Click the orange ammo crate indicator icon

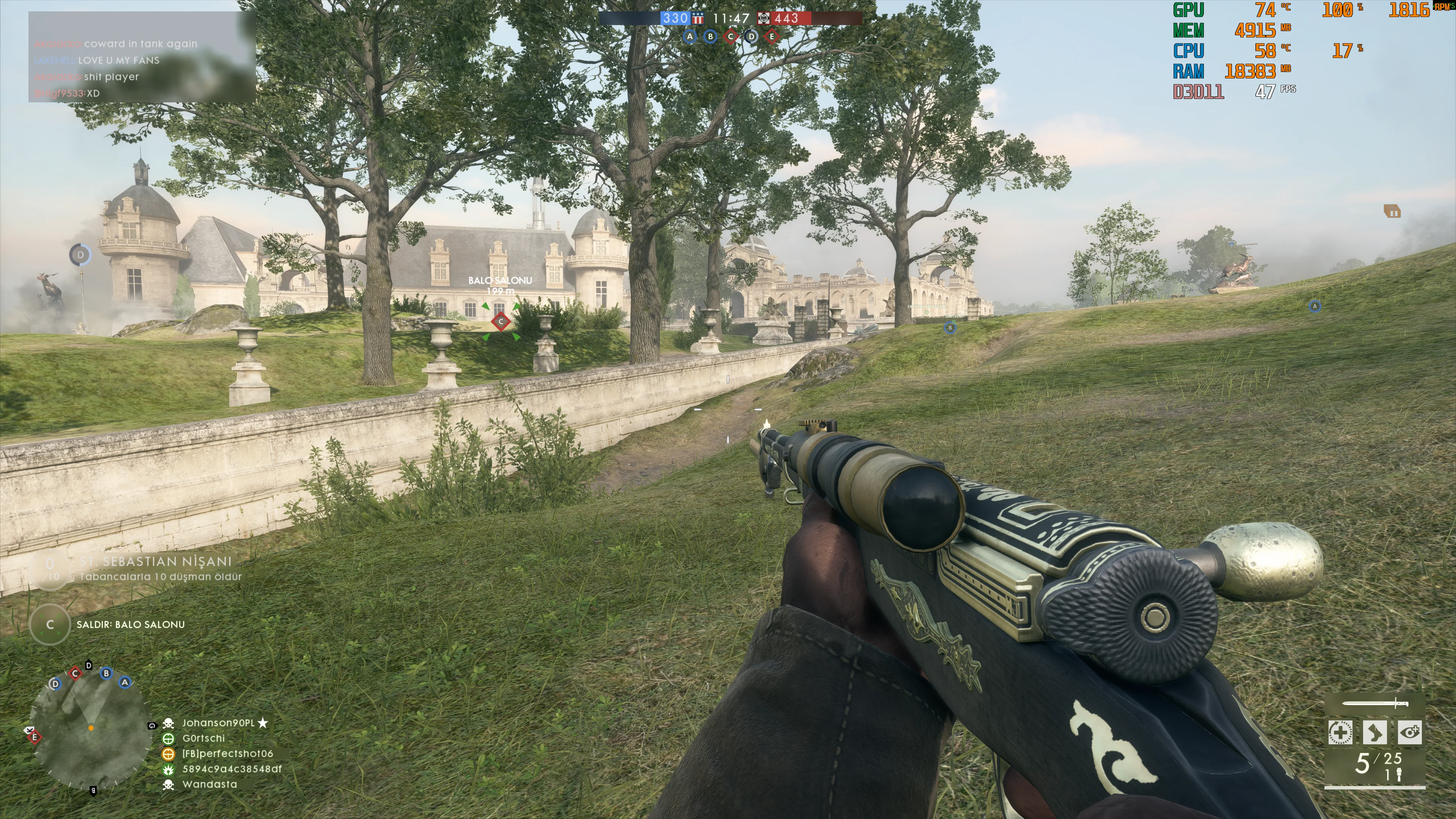click(x=1392, y=212)
